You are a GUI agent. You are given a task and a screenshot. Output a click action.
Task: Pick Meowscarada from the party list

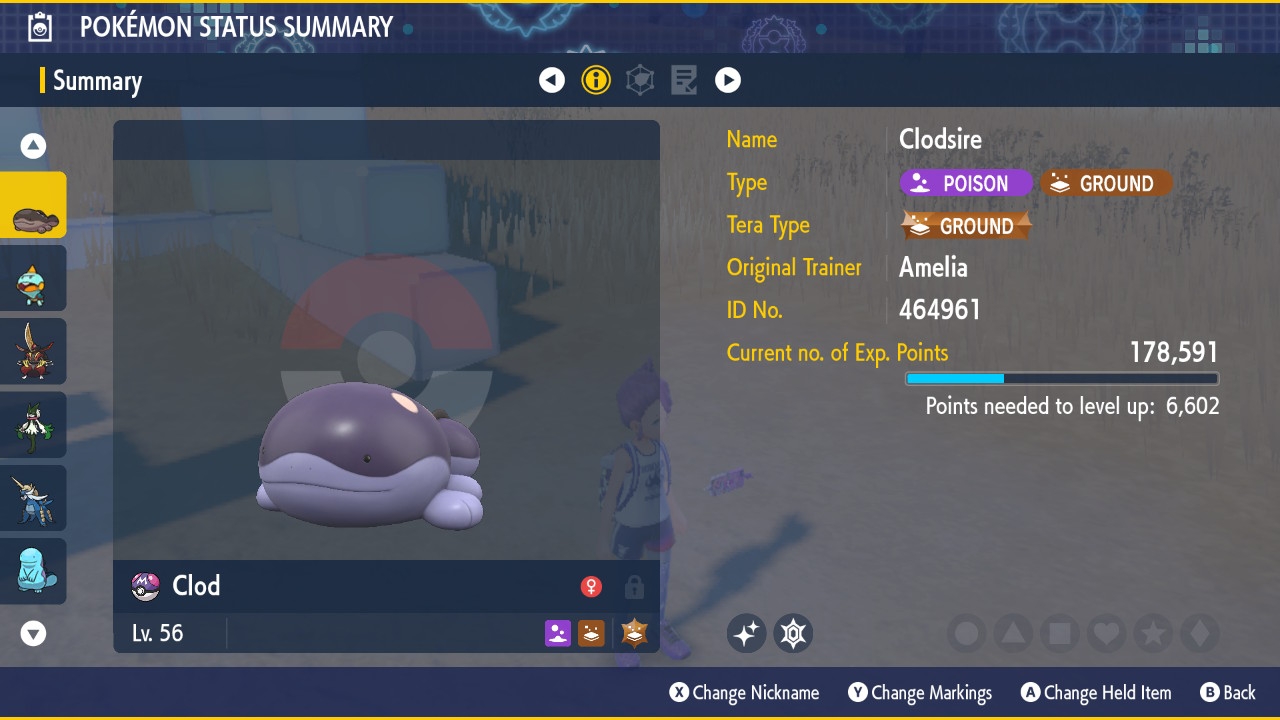34,425
